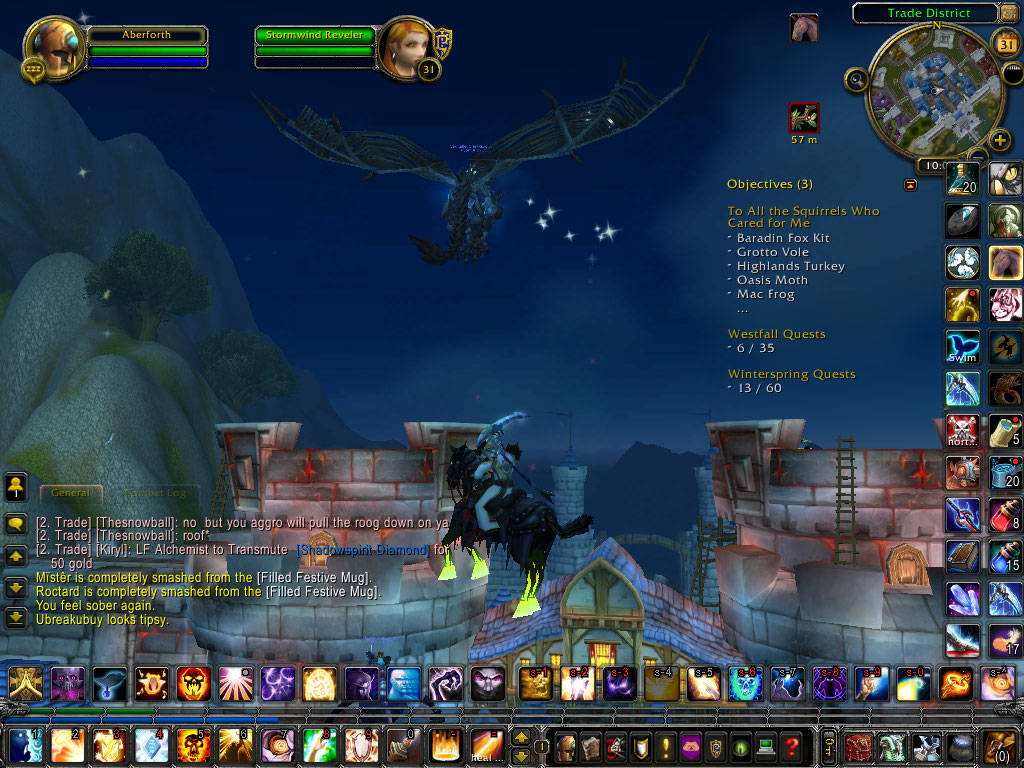
Task: Collapse the Objectives tracker
Action: [910, 185]
